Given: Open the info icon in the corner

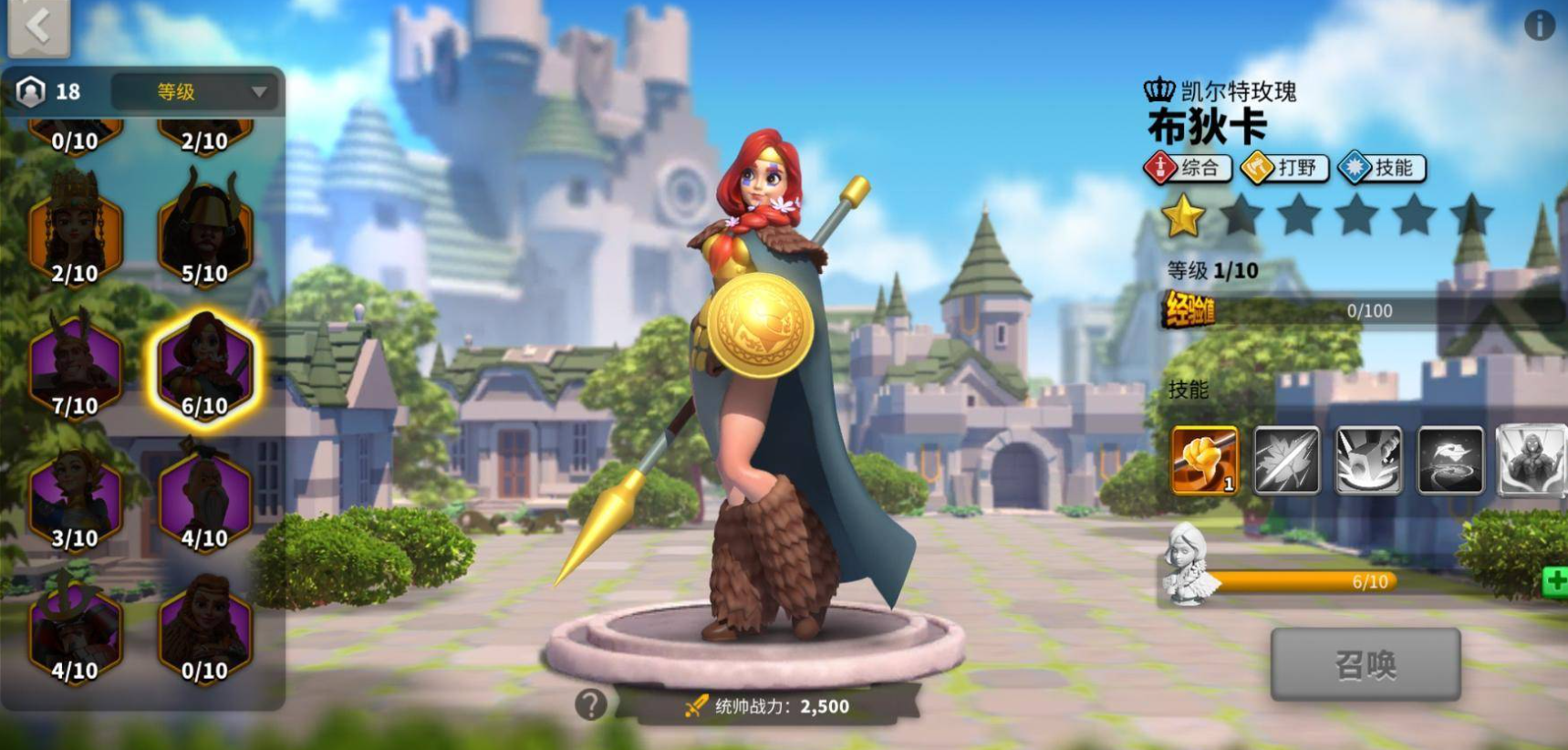Looking at the screenshot, I should pos(1540,26).
